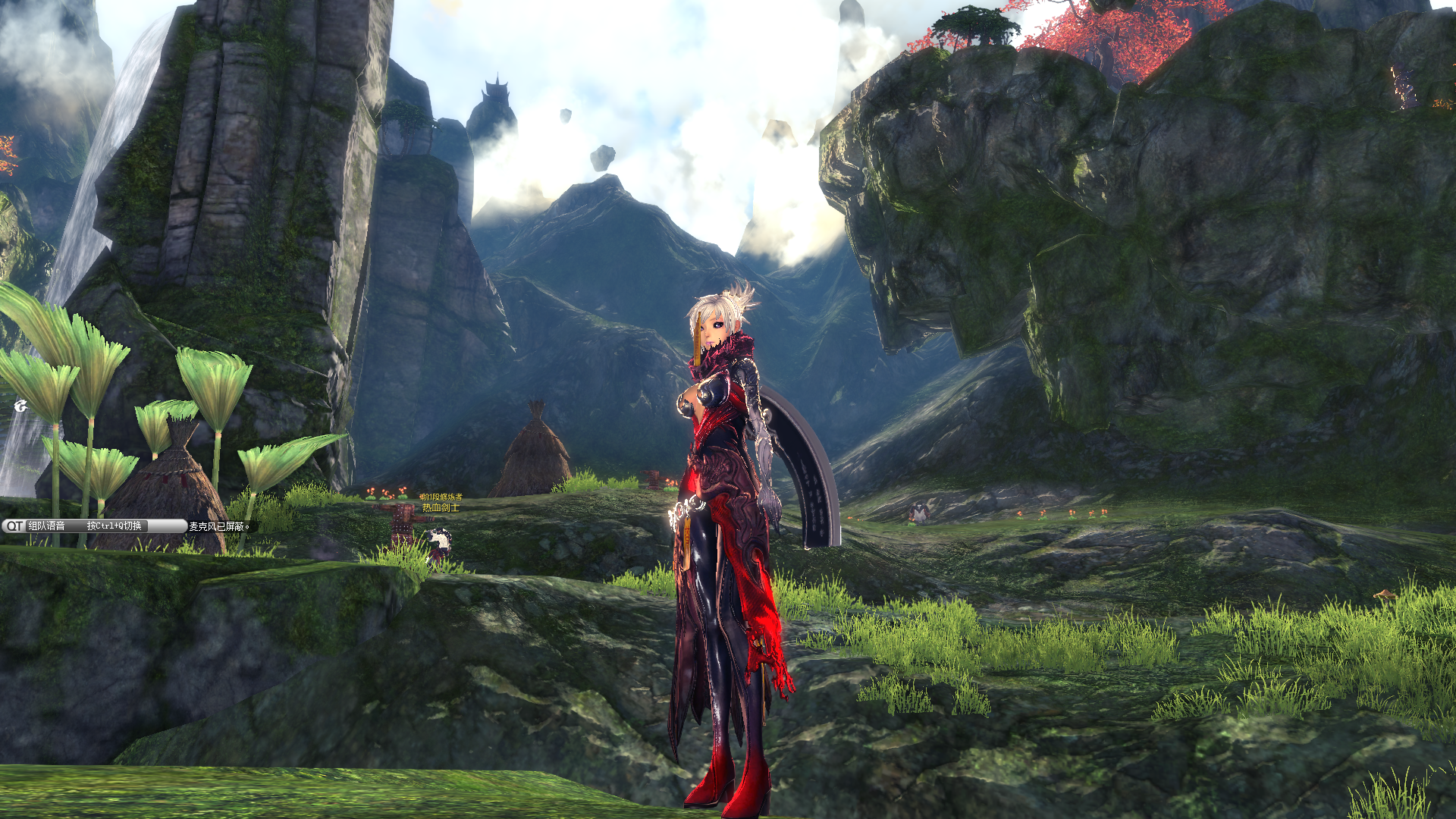Click the white swirl overlay icon
The image size is (1456, 819).
pos(20,406)
